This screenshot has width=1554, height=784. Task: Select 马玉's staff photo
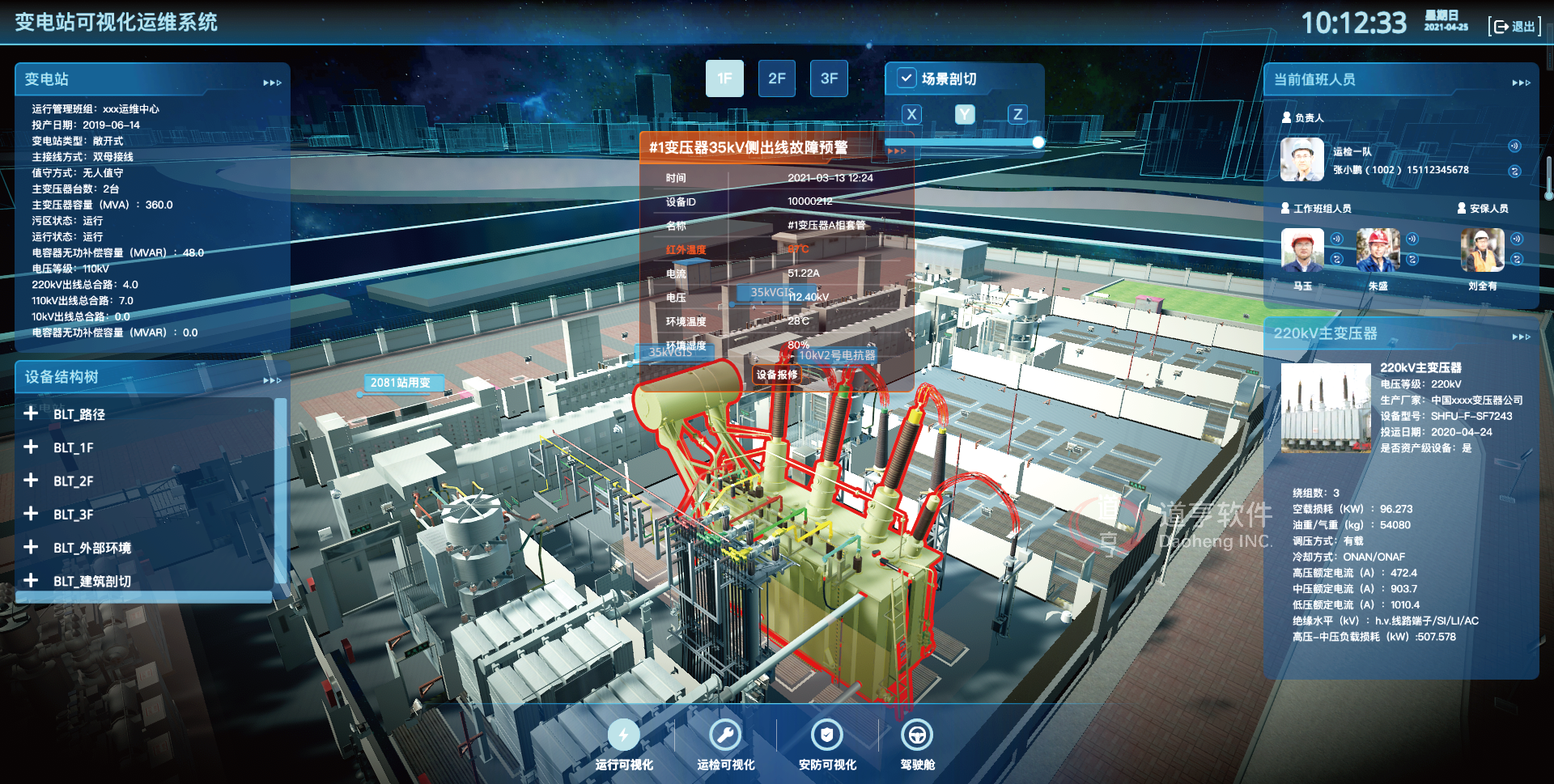[x=1302, y=250]
